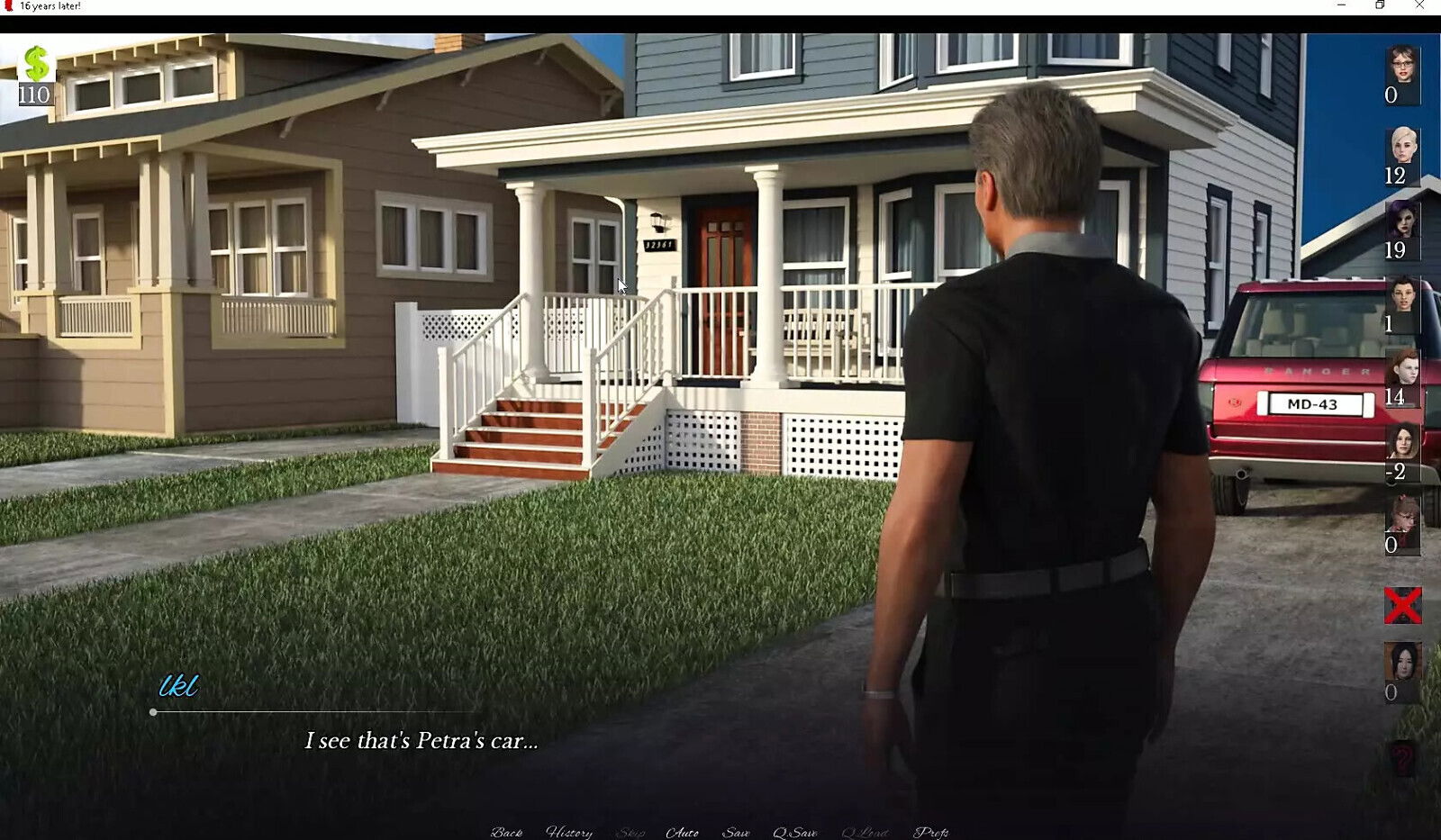
Task: Click the red X crossed-out portrait
Action: 1402,605
